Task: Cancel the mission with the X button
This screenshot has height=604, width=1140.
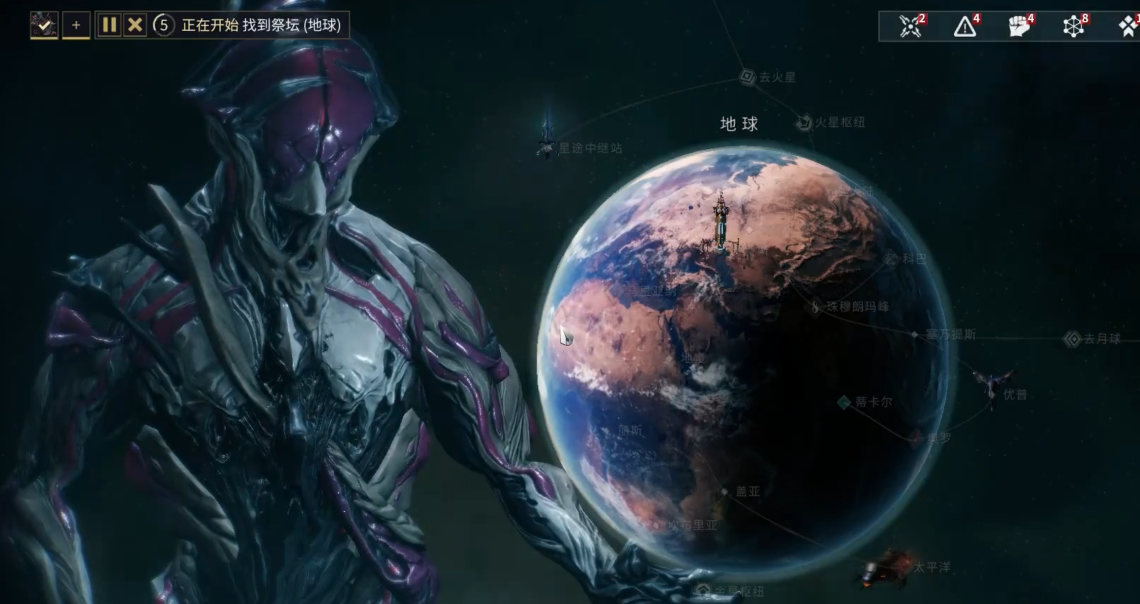Action: tap(135, 25)
